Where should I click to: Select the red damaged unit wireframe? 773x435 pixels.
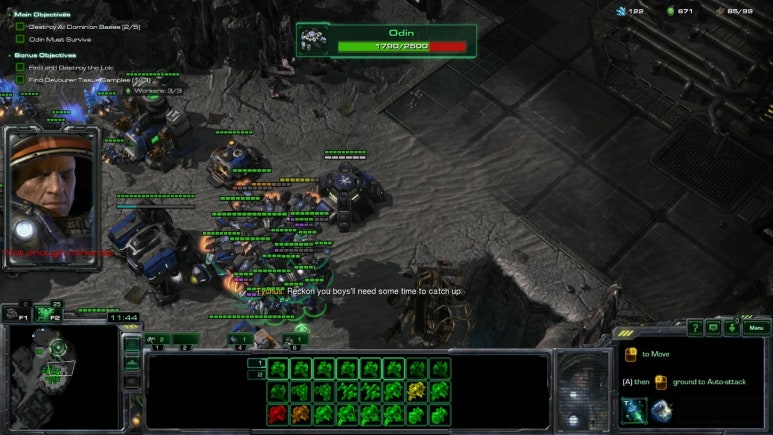pyautogui.click(x=278, y=414)
